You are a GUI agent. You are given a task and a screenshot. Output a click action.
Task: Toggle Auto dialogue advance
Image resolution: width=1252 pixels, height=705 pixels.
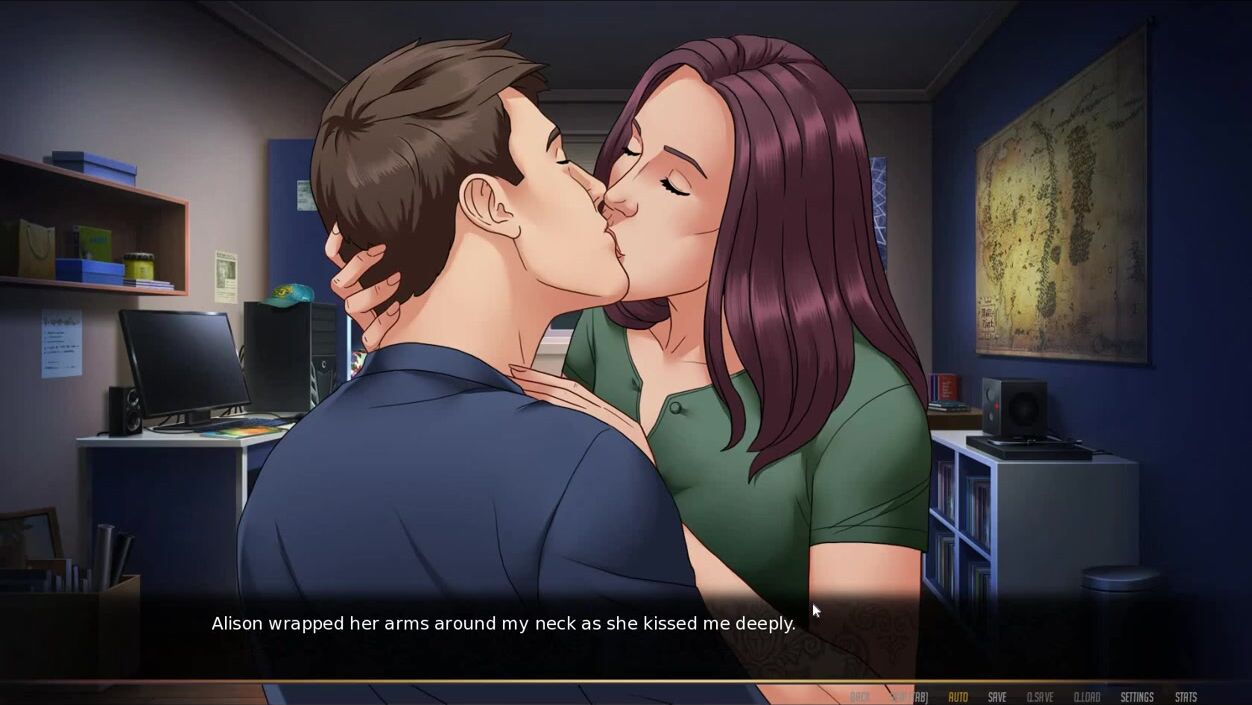tap(958, 697)
